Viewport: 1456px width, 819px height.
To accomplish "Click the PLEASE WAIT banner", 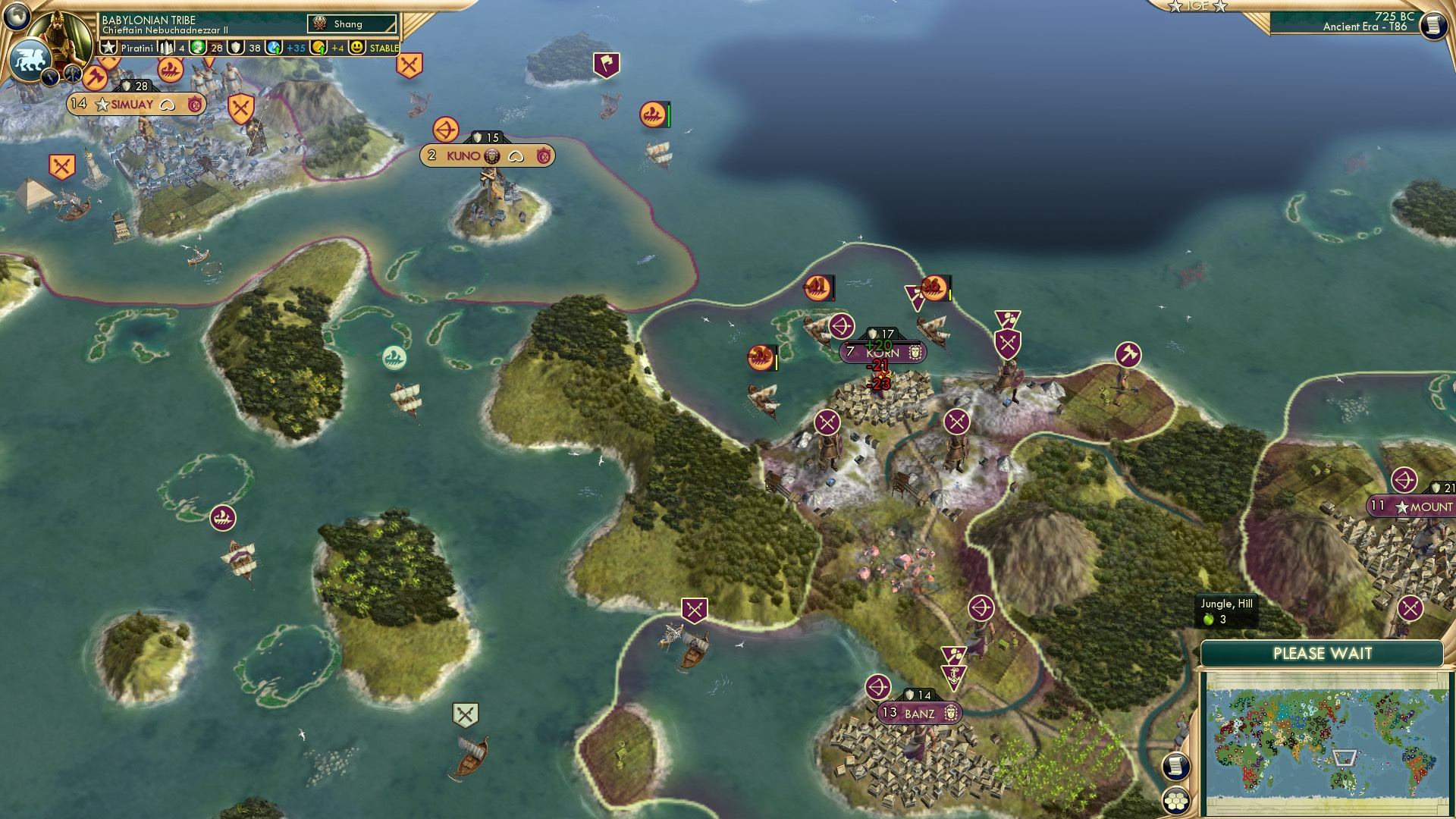I will click(x=1323, y=653).
